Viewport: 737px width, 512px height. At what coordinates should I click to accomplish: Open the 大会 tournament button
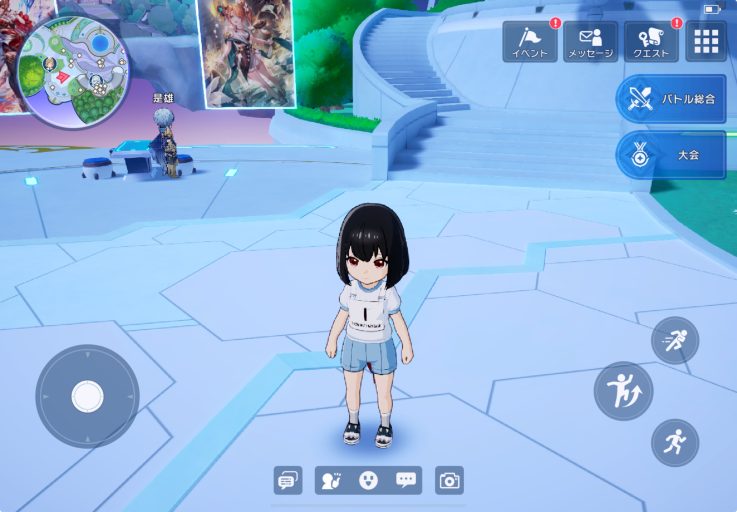(x=671, y=155)
